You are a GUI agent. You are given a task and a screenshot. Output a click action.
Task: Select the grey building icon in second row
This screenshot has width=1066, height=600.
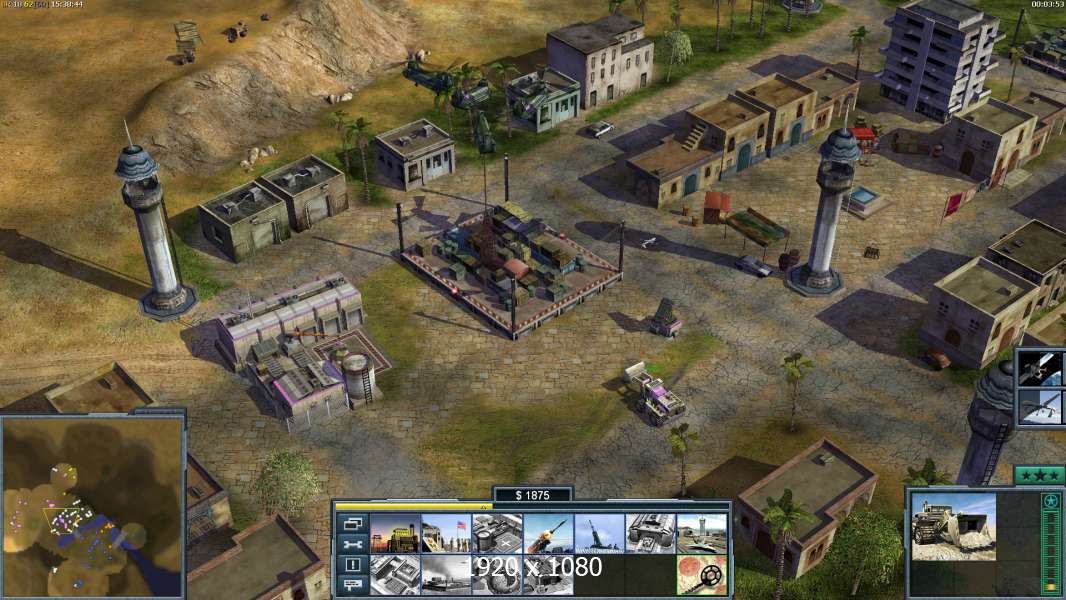click(x=395, y=575)
